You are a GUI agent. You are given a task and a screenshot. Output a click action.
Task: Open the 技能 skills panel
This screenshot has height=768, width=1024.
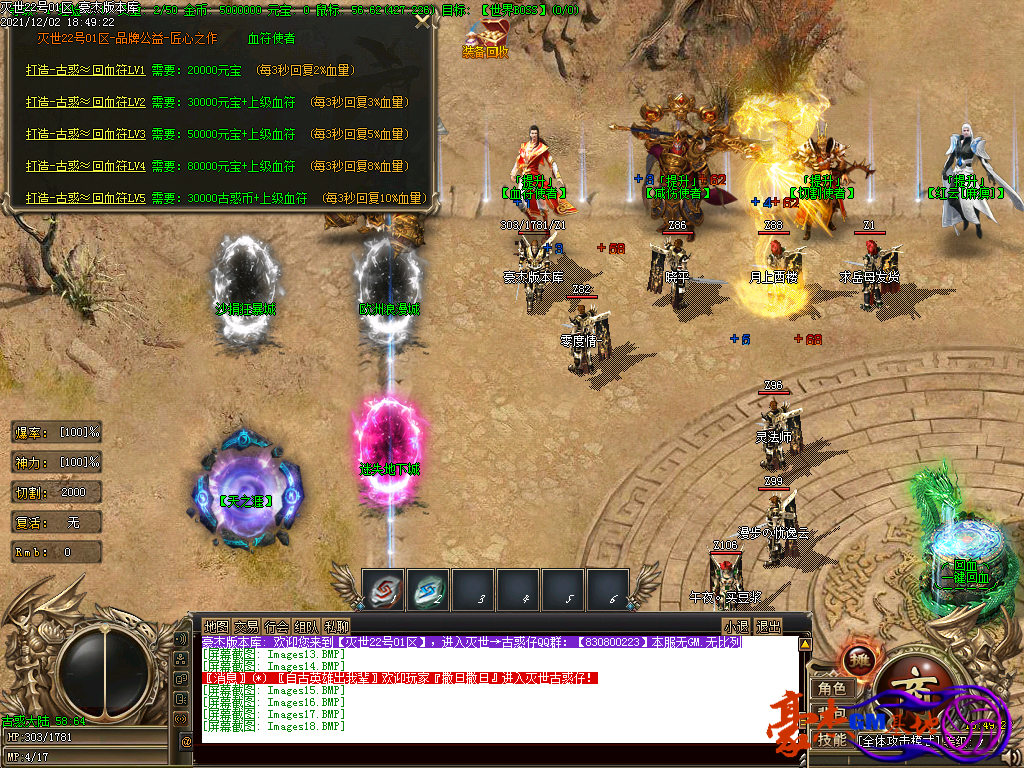tap(831, 740)
